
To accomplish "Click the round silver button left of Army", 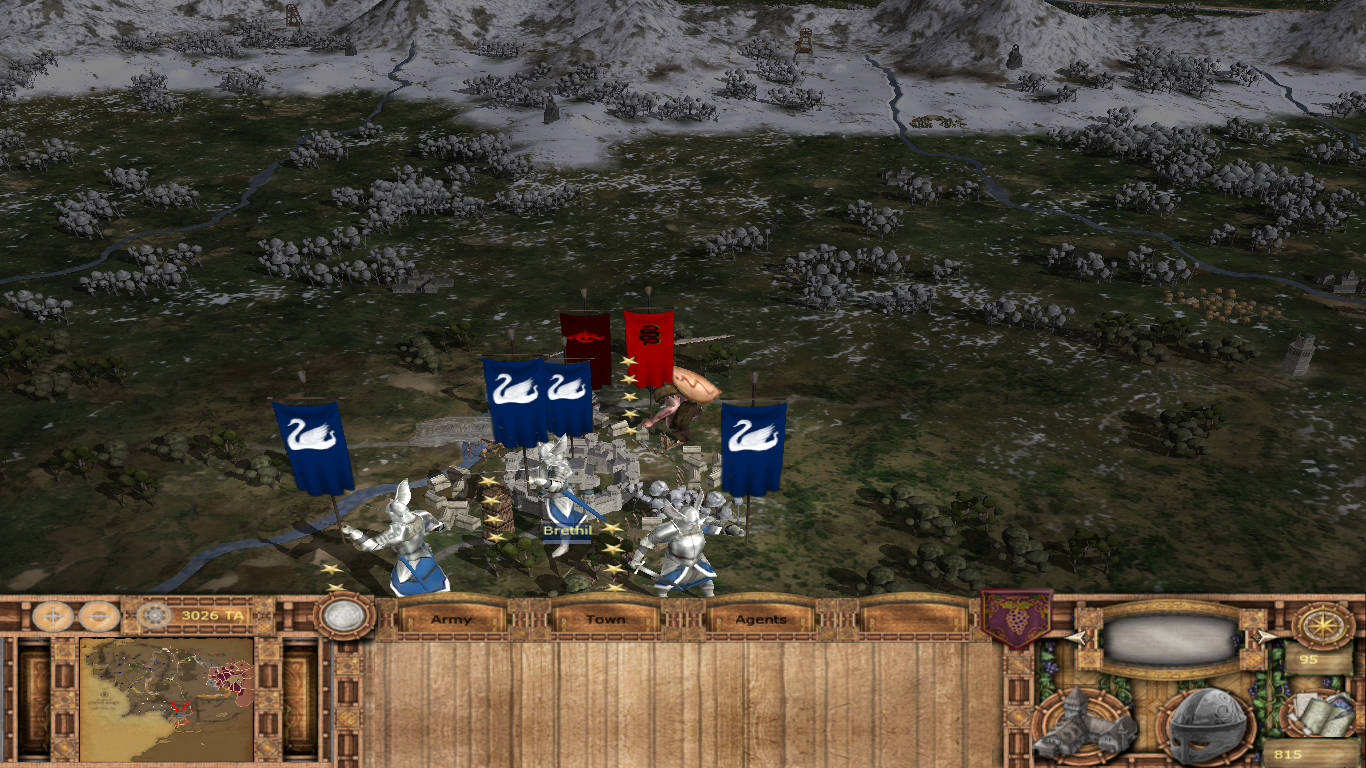I will (x=345, y=615).
